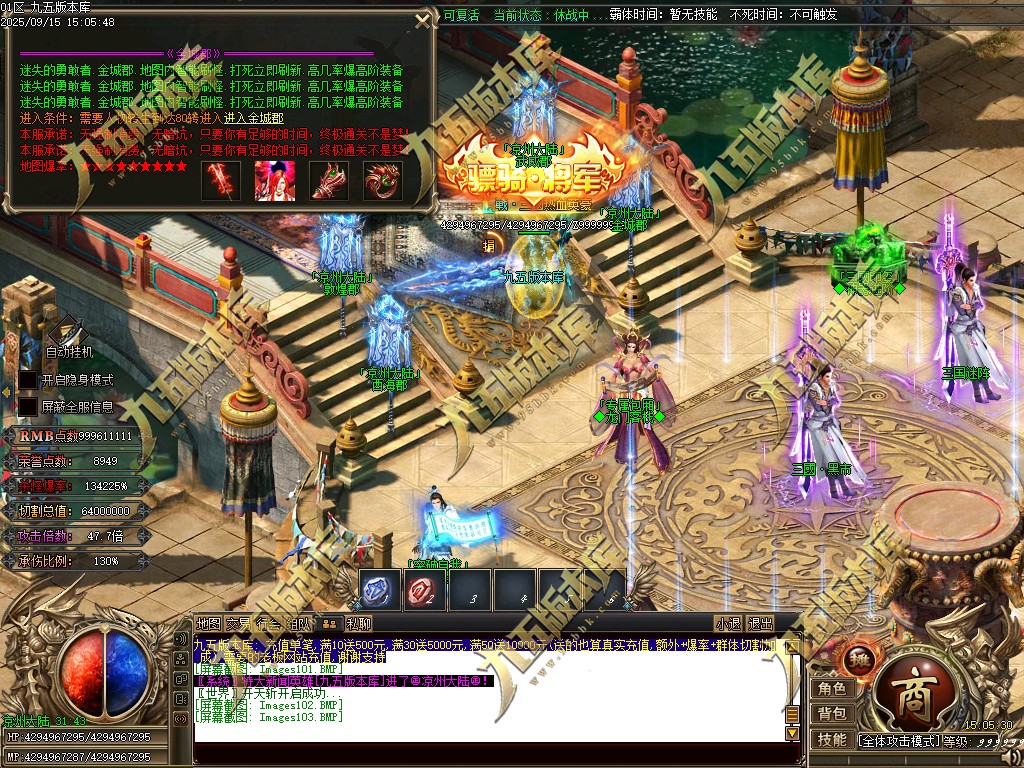Click the 小退 logout button
The width and height of the screenshot is (1024, 768).
(728, 624)
